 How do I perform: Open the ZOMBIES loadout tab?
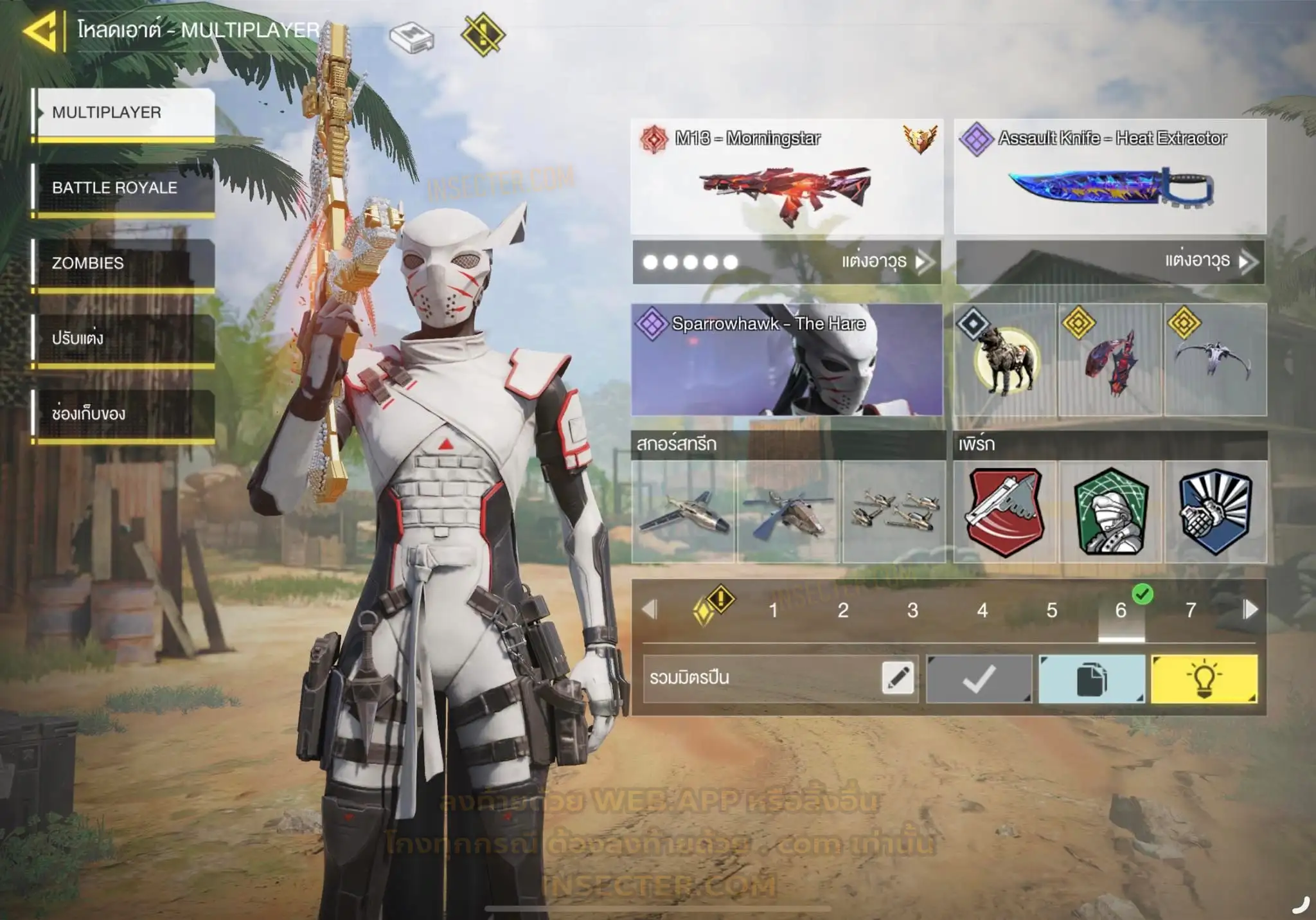[125, 263]
